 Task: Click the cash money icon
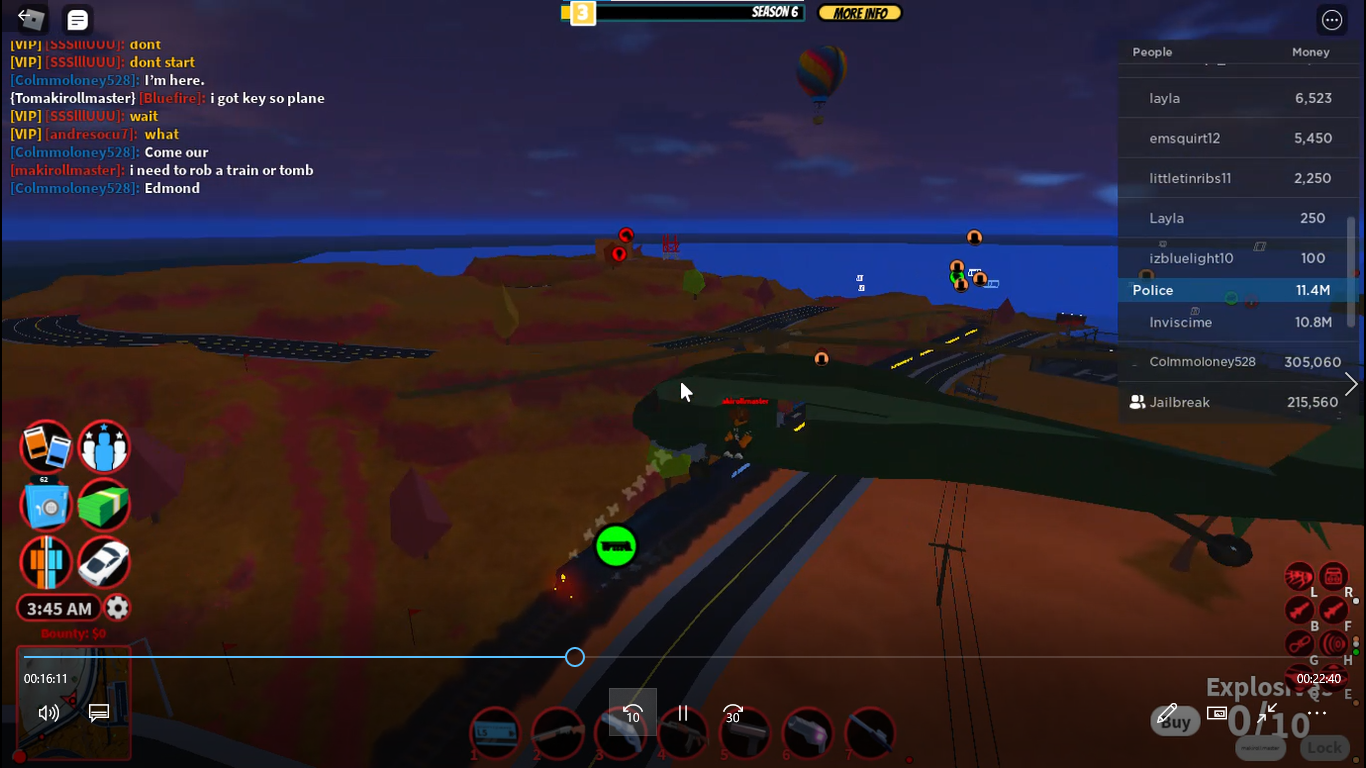[x=104, y=504]
